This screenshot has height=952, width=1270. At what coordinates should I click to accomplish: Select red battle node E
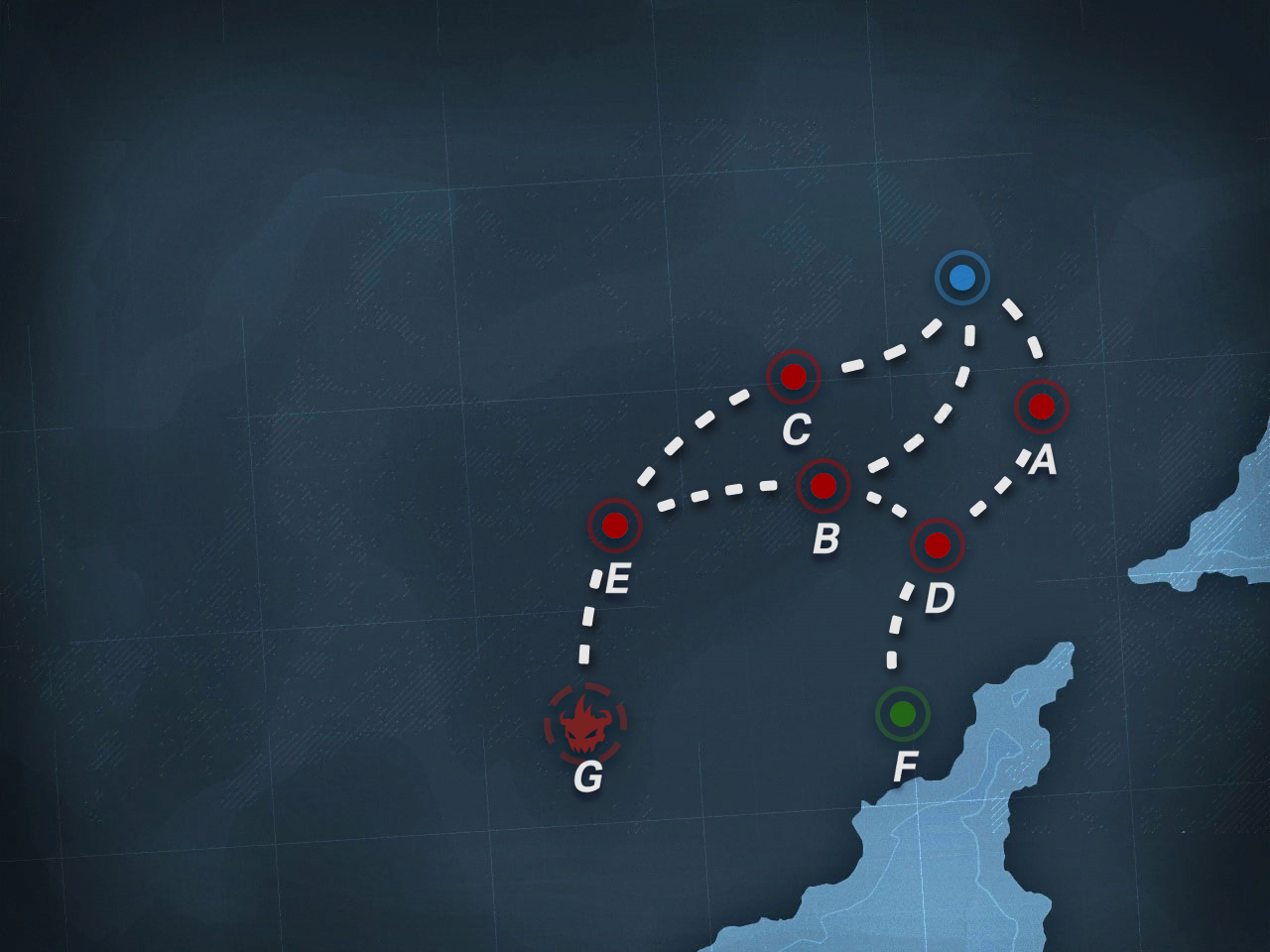point(615,525)
